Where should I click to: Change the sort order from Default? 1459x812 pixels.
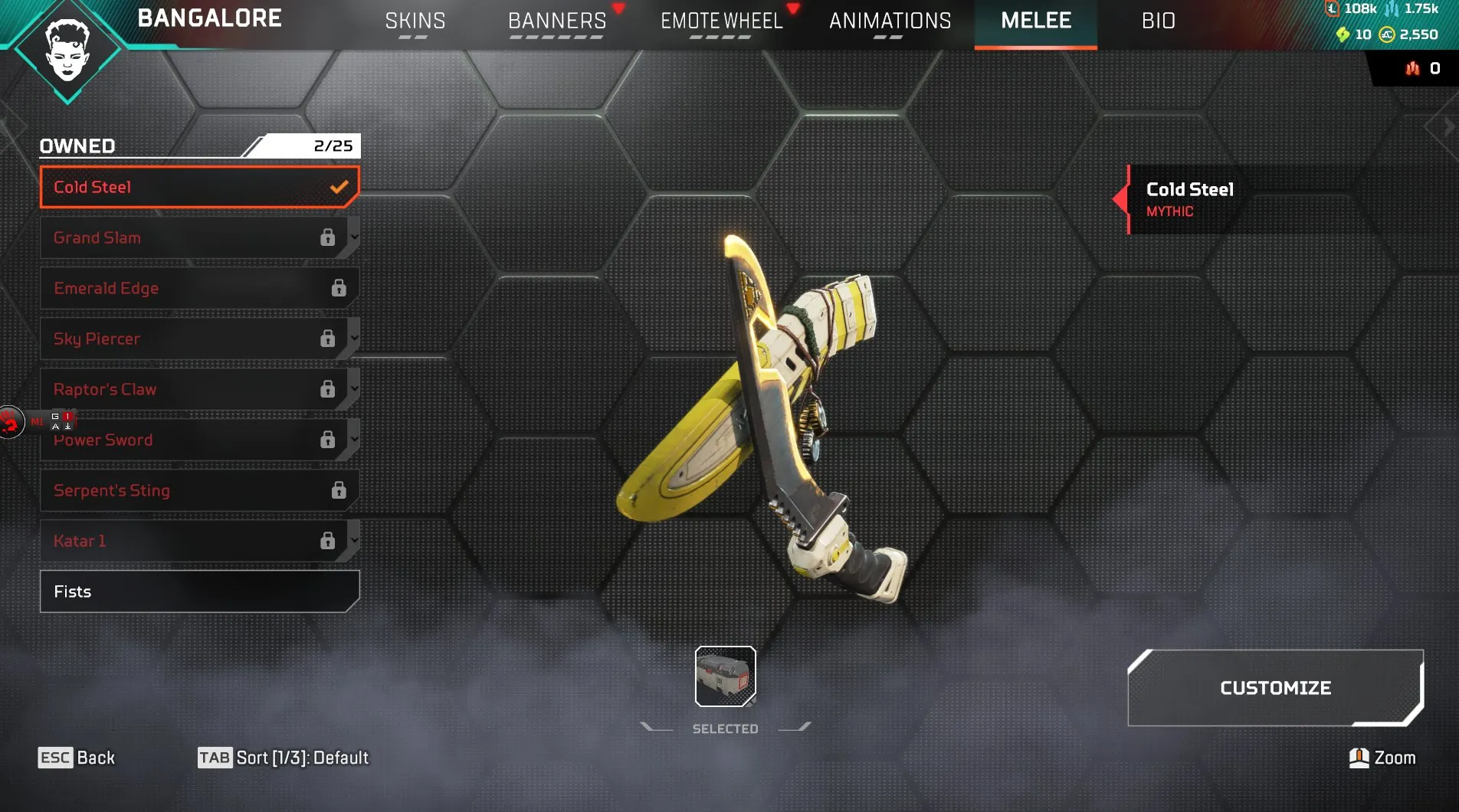point(284,758)
